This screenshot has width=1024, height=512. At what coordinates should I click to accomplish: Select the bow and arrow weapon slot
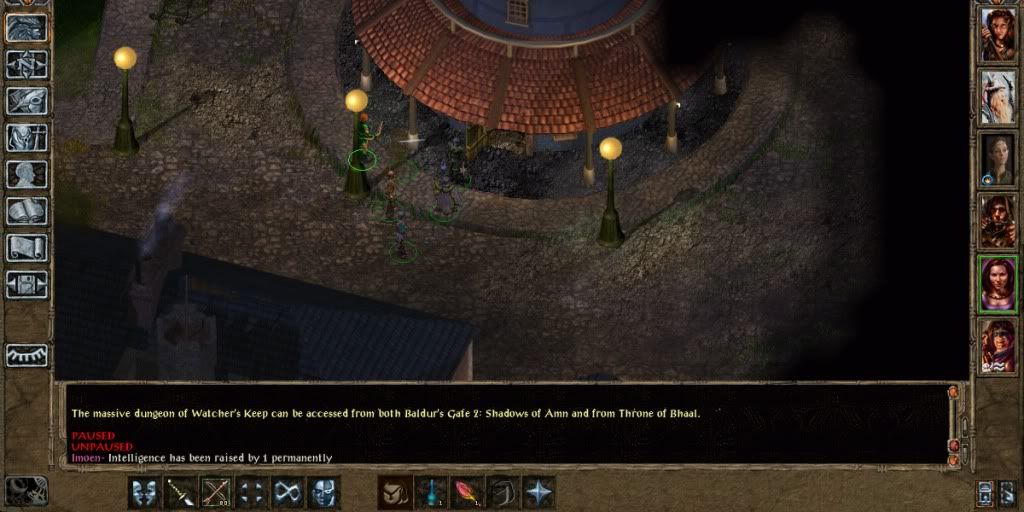pos(216,492)
